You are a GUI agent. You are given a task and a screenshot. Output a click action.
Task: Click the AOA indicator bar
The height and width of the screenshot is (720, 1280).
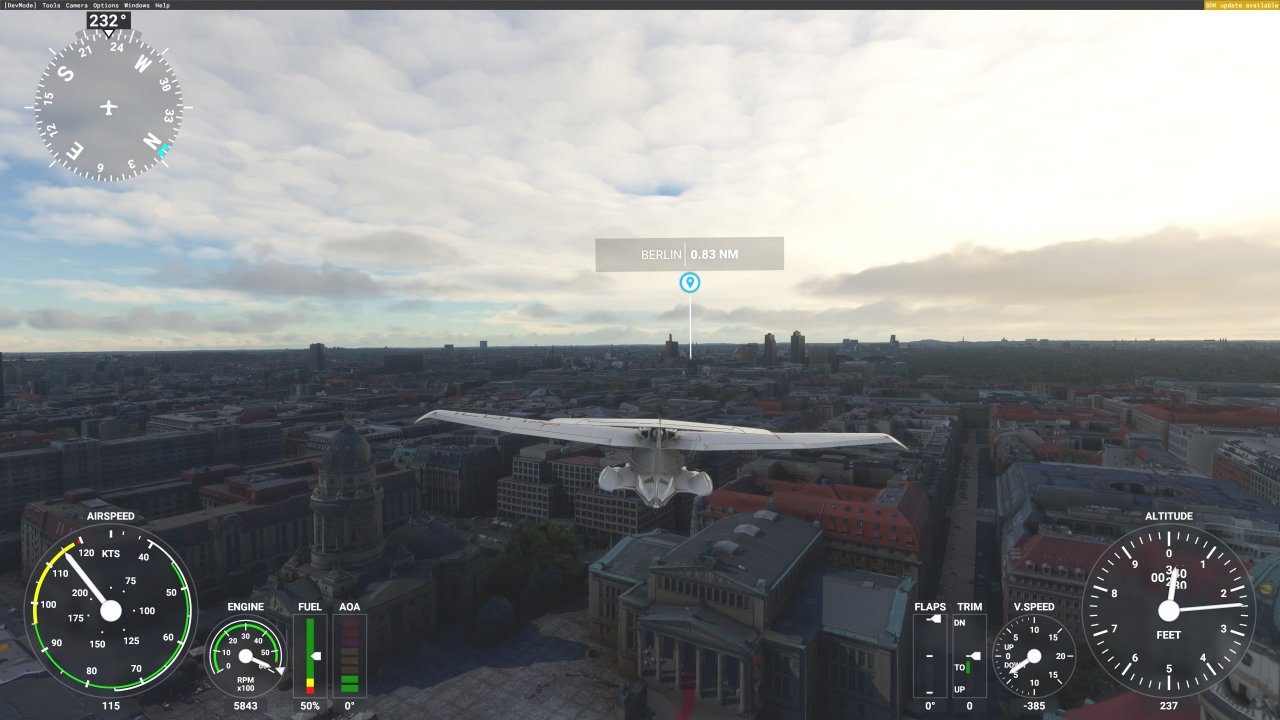pos(348,655)
